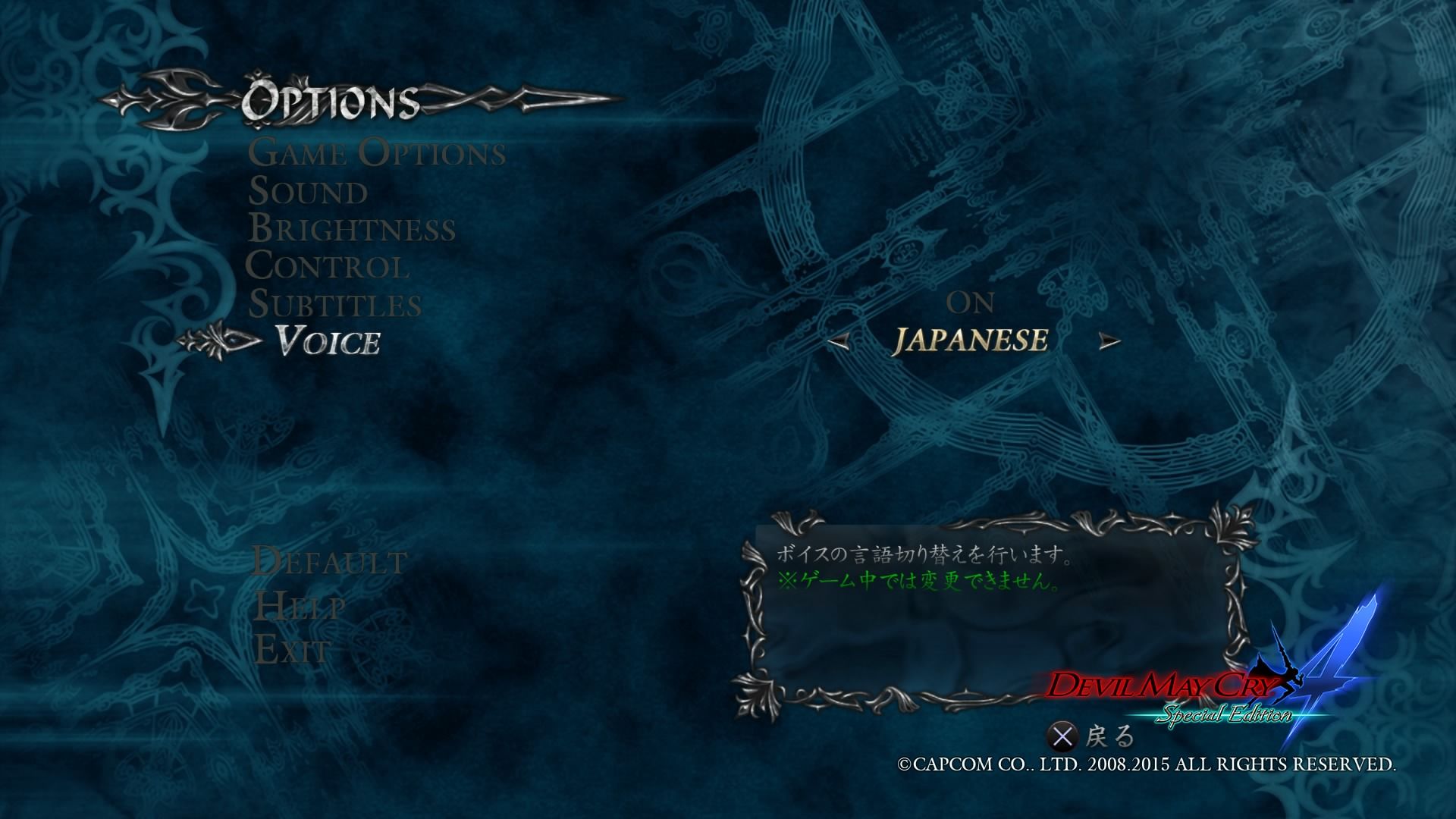Click the left arrow beside Japanese

[x=838, y=343]
